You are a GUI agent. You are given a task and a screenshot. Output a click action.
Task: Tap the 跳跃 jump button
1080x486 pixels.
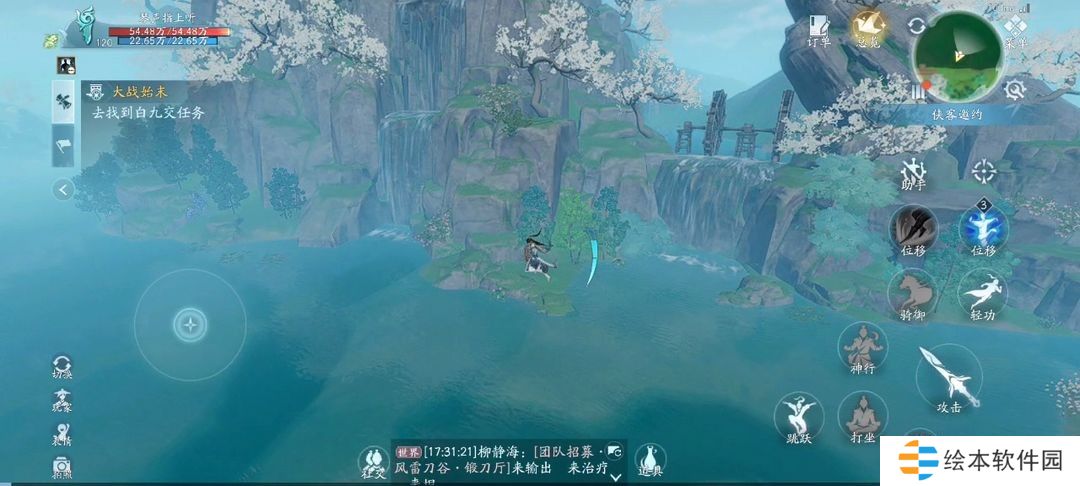pyautogui.click(x=798, y=416)
